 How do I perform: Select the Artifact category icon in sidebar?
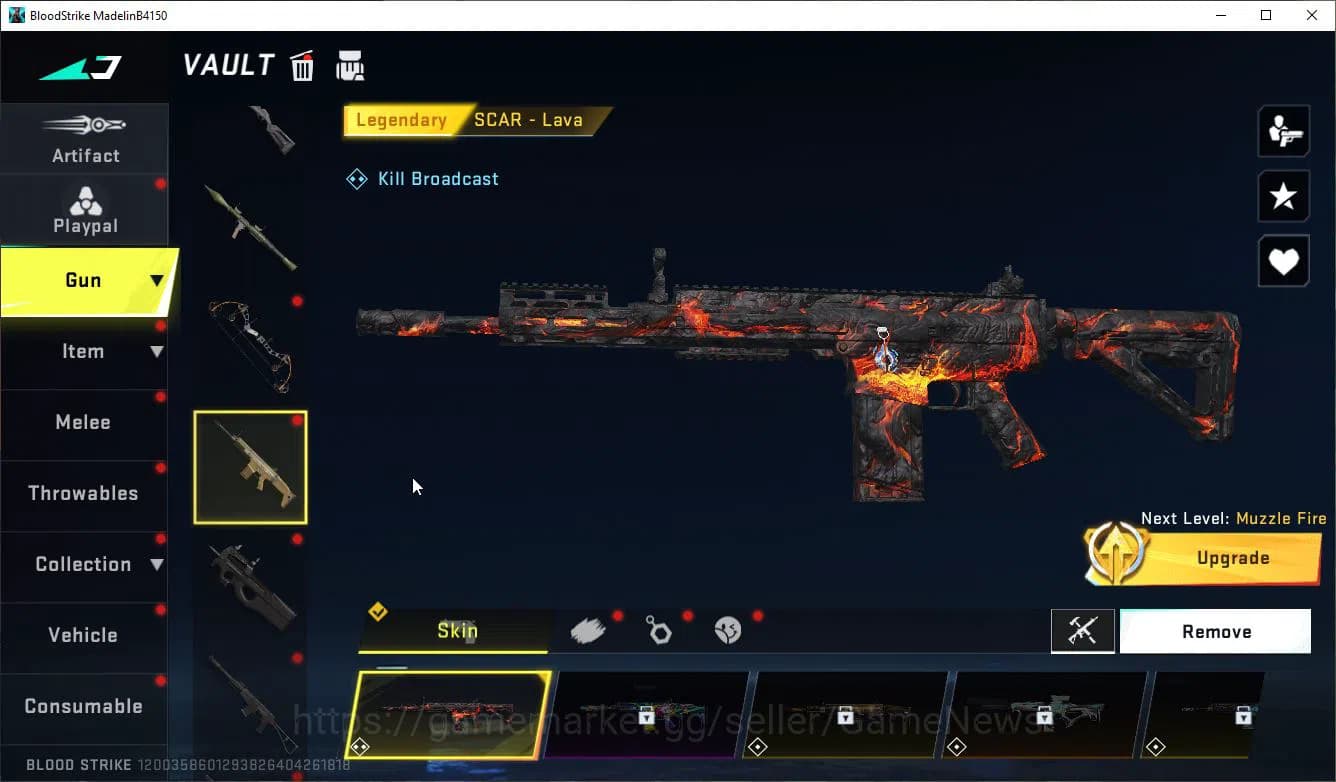click(x=85, y=138)
